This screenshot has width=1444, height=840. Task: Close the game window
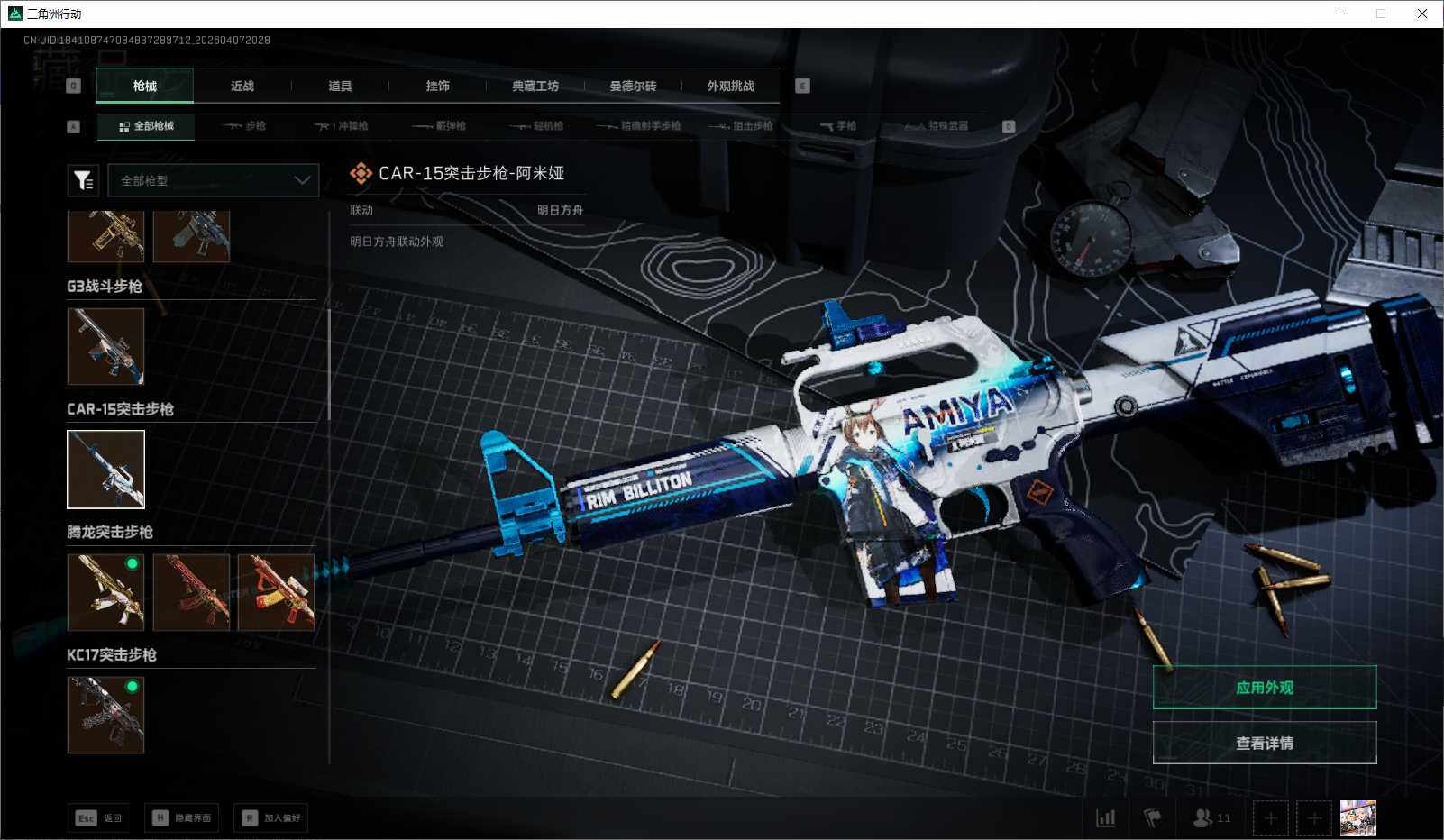(x=1422, y=14)
